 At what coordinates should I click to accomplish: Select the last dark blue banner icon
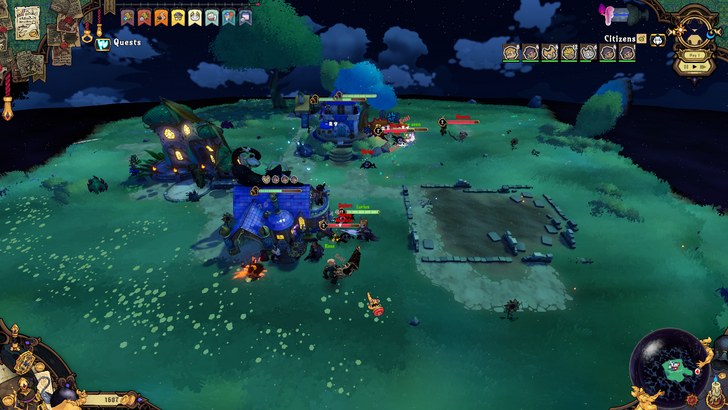pyautogui.click(x=246, y=17)
